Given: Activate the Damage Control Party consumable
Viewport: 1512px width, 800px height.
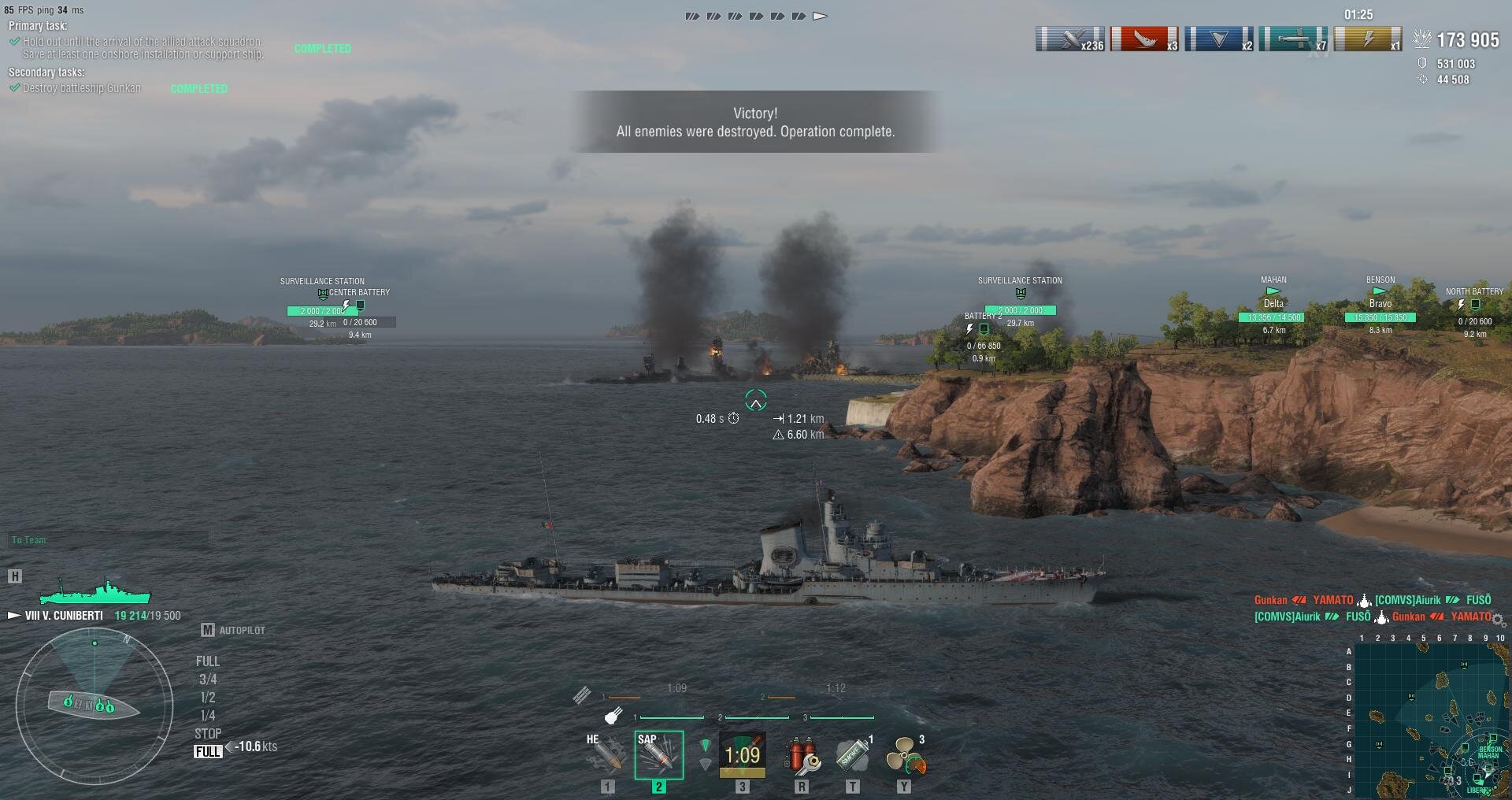Looking at the screenshot, I should click(x=802, y=755).
